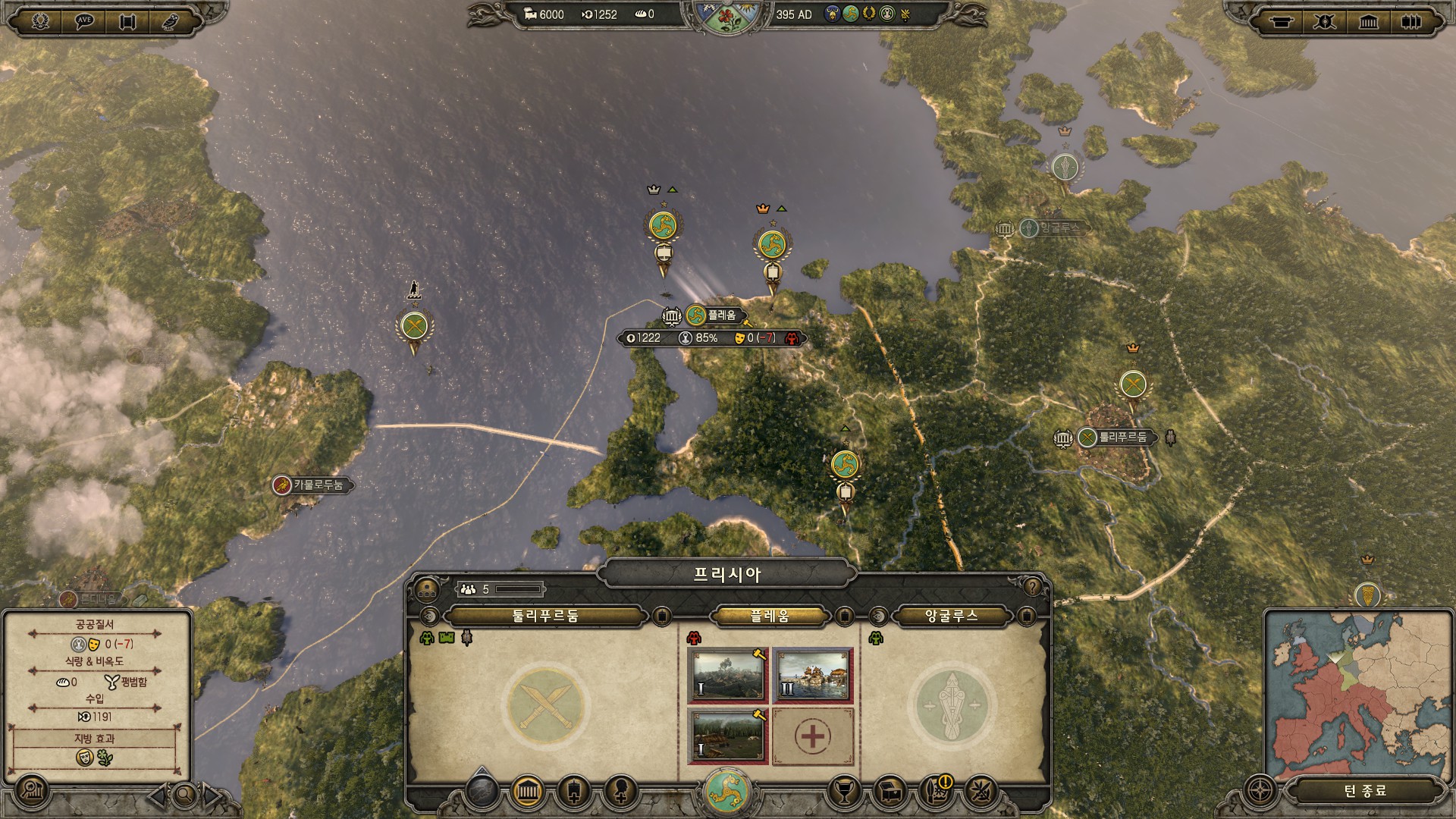Open the laurel wreath faction menu
1456x819 pixels.
click(x=40, y=20)
